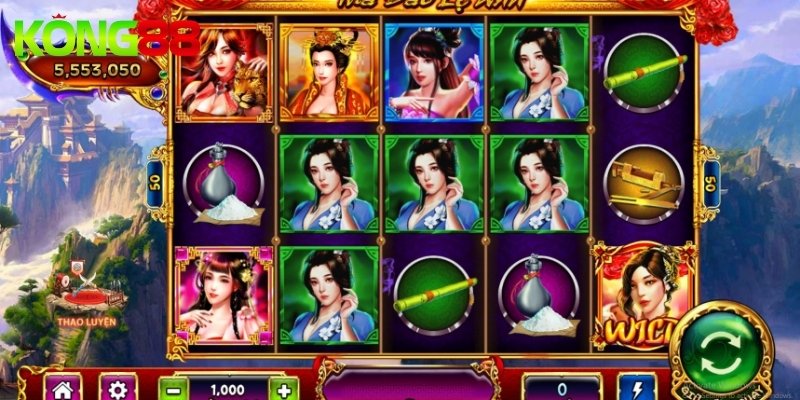800x400 pixels.
Task: Open settings with the gear icon
Action: pos(119,389)
